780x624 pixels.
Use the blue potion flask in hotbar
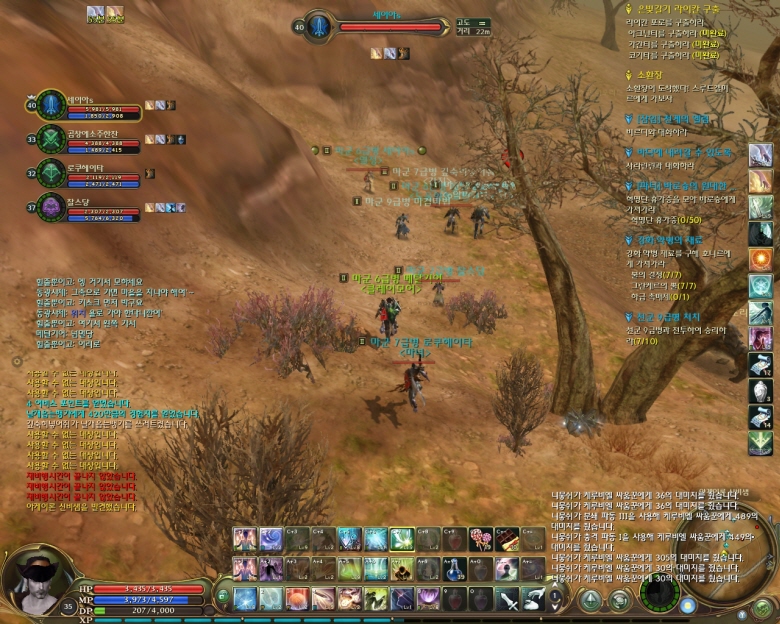click(453, 569)
